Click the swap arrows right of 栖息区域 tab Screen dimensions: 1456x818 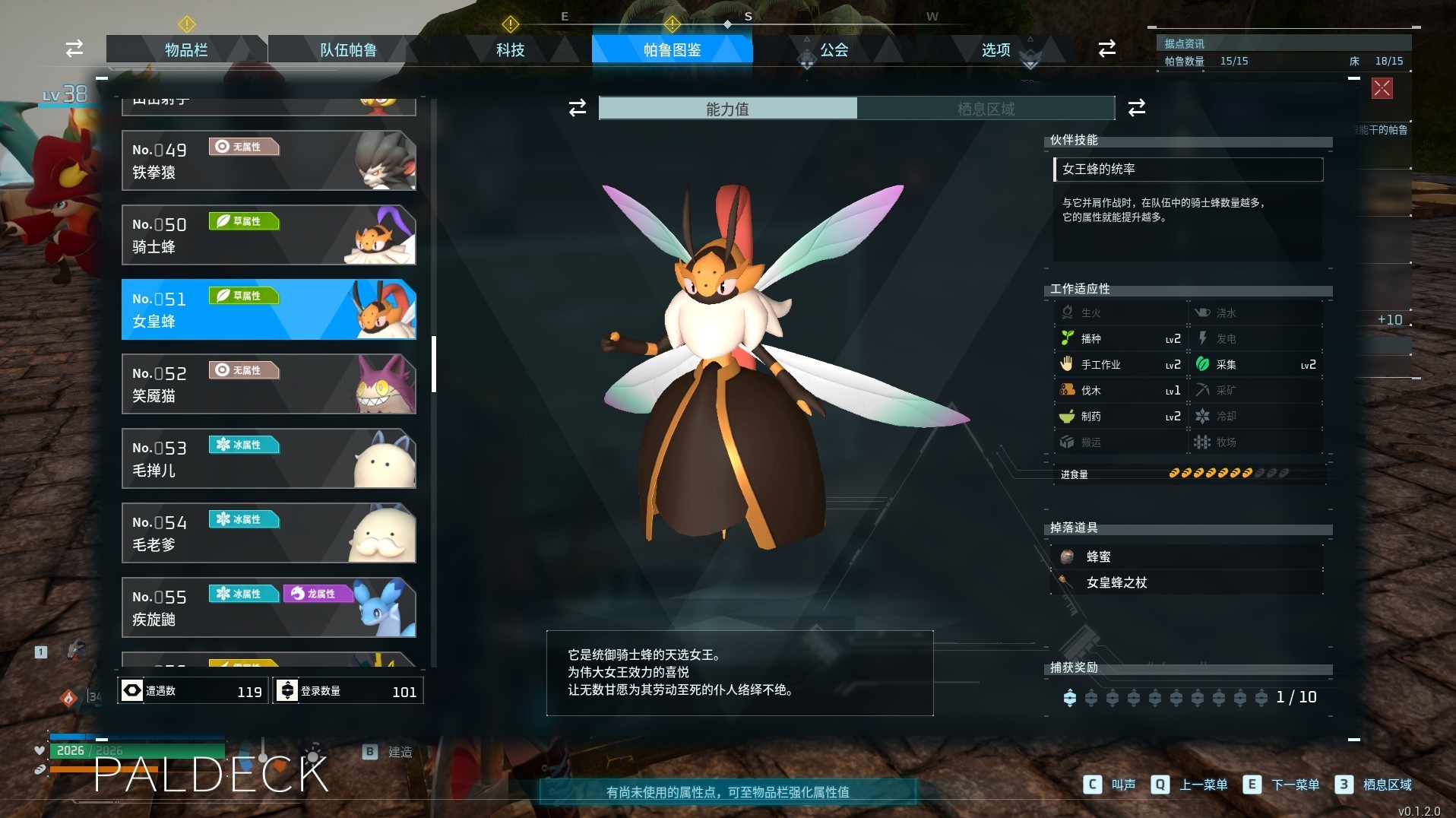(x=1135, y=109)
